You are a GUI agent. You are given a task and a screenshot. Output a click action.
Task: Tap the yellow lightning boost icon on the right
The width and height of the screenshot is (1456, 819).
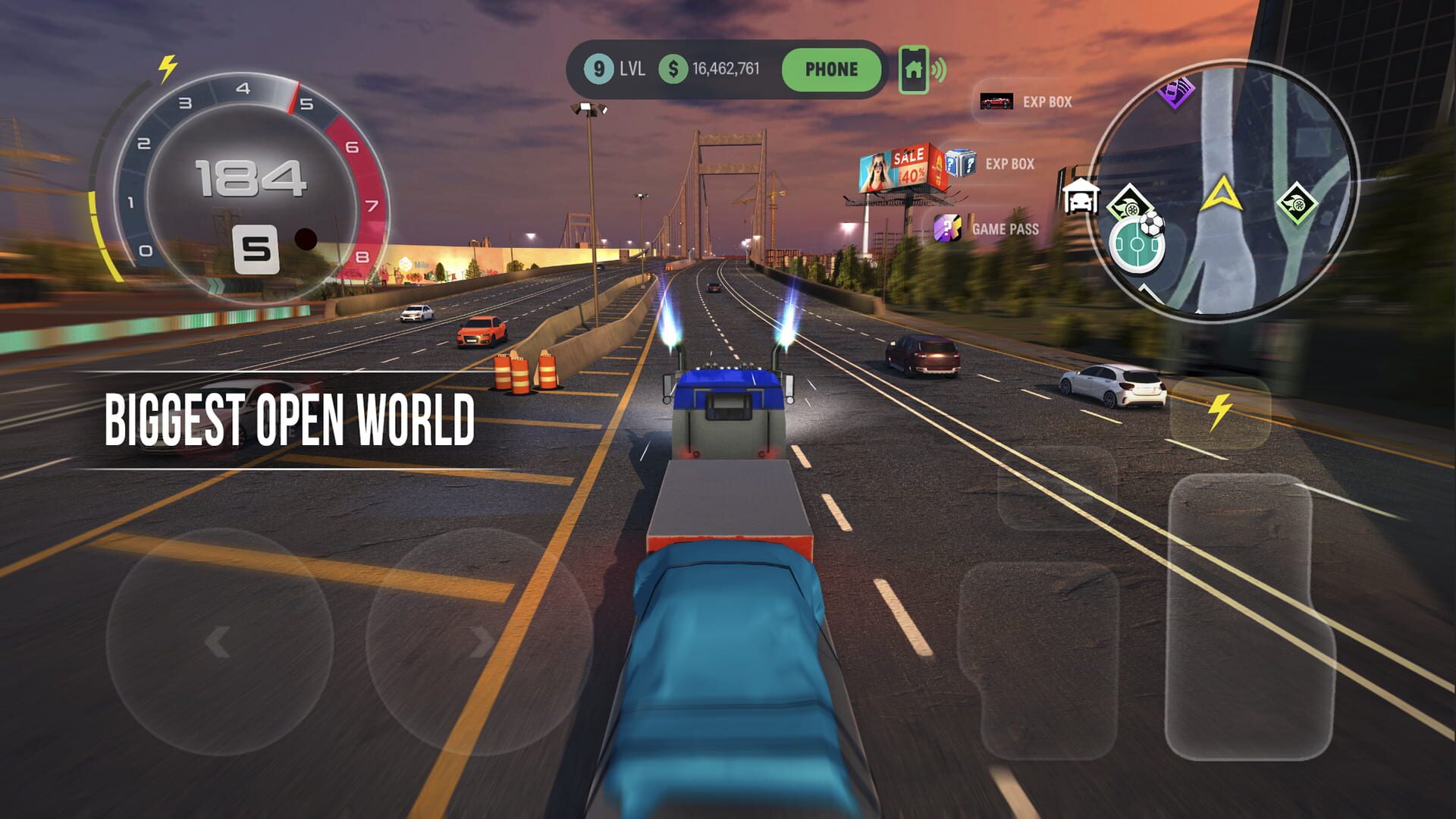point(1218,410)
